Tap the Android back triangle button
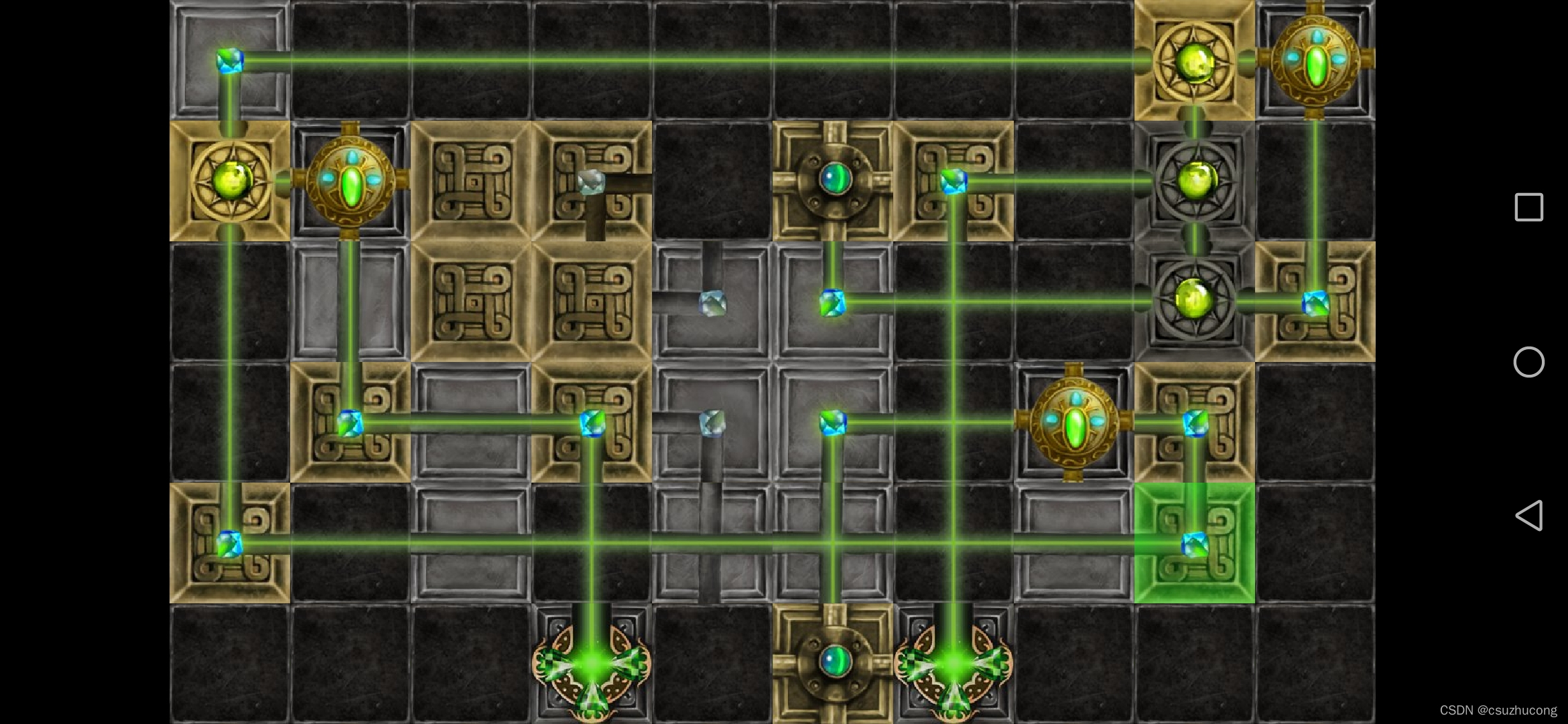Viewport: 1568px width, 724px height. [x=1529, y=516]
